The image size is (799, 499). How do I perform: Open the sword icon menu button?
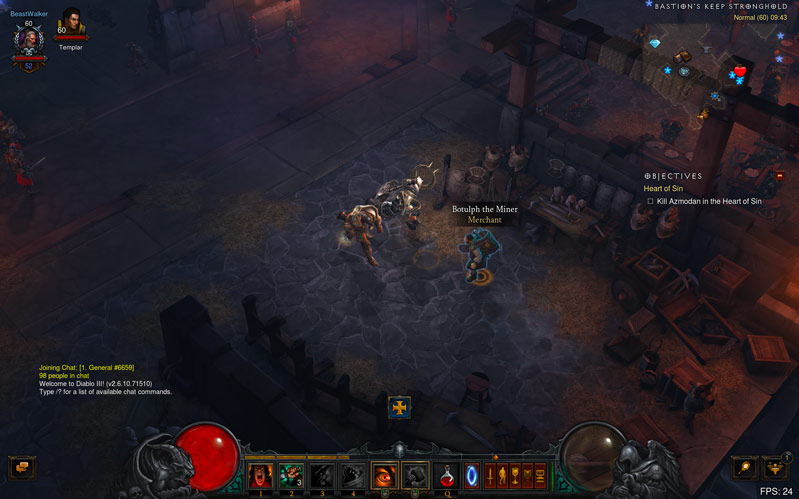tap(490, 476)
